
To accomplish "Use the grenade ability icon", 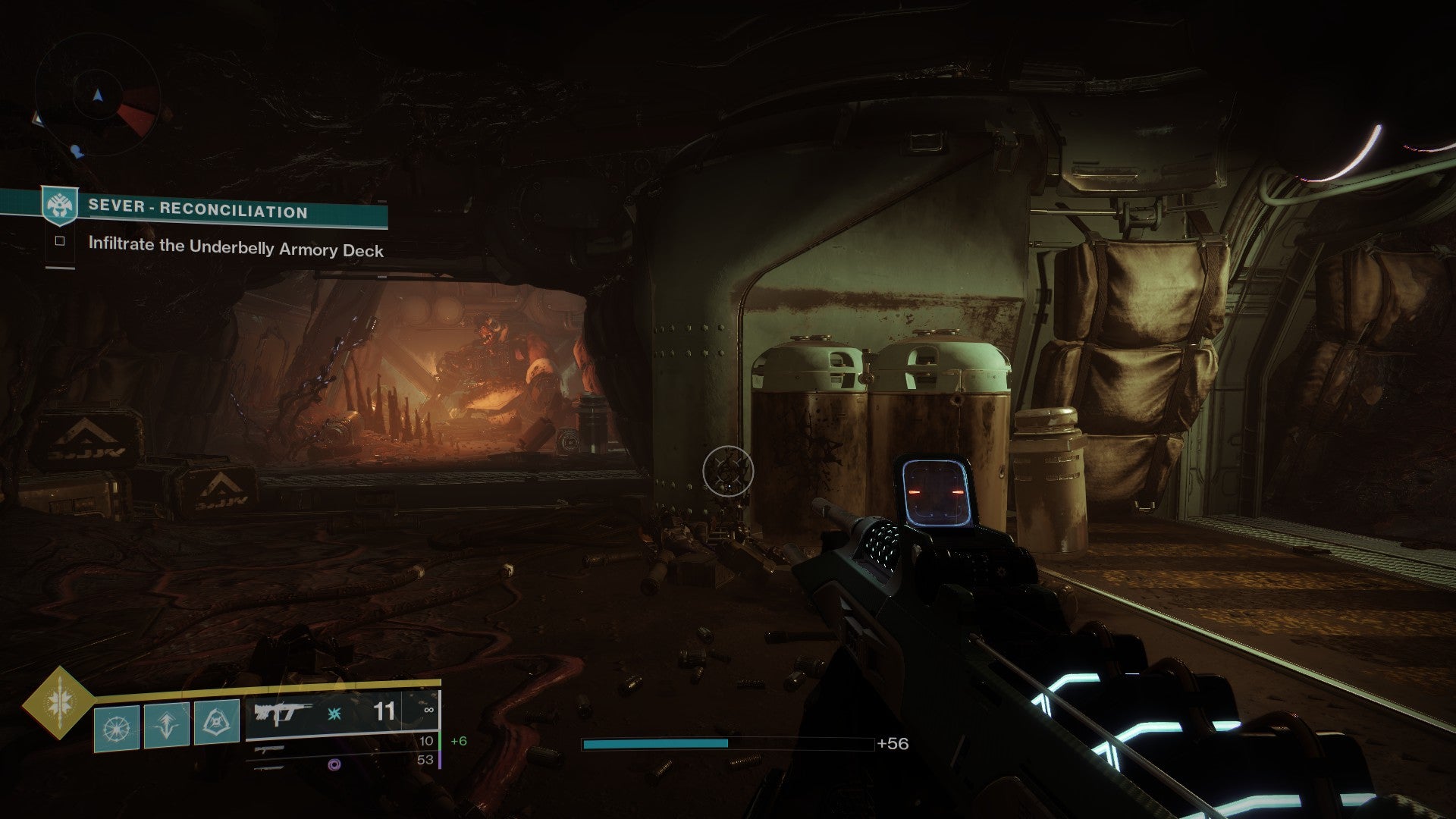I will point(117,726).
